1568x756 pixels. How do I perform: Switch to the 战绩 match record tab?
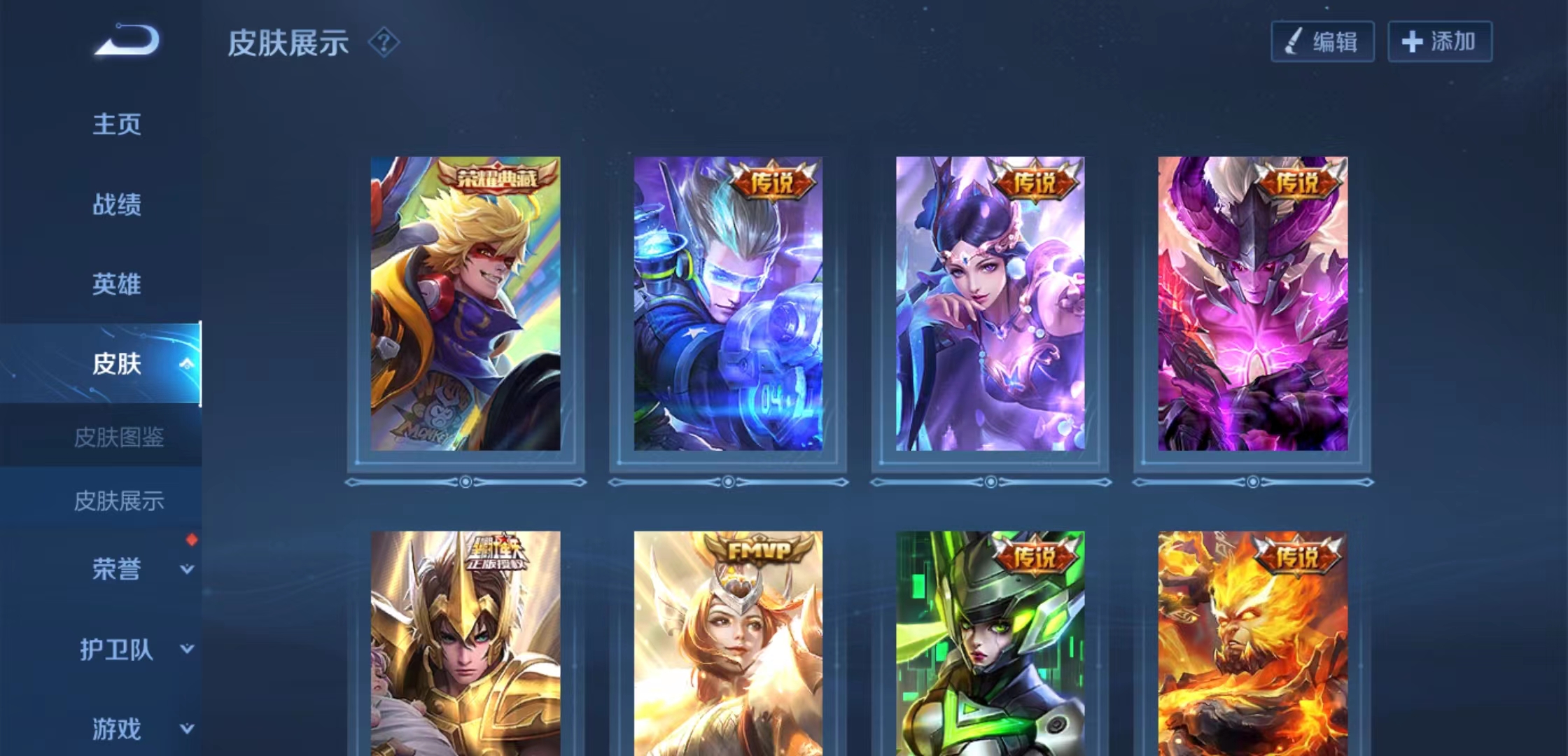click(x=117, y=204)
